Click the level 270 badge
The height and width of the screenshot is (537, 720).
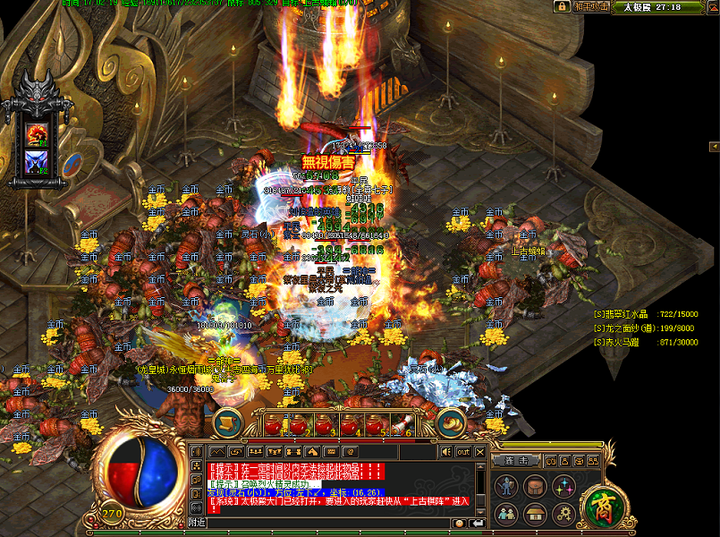[x=112, y=515]
